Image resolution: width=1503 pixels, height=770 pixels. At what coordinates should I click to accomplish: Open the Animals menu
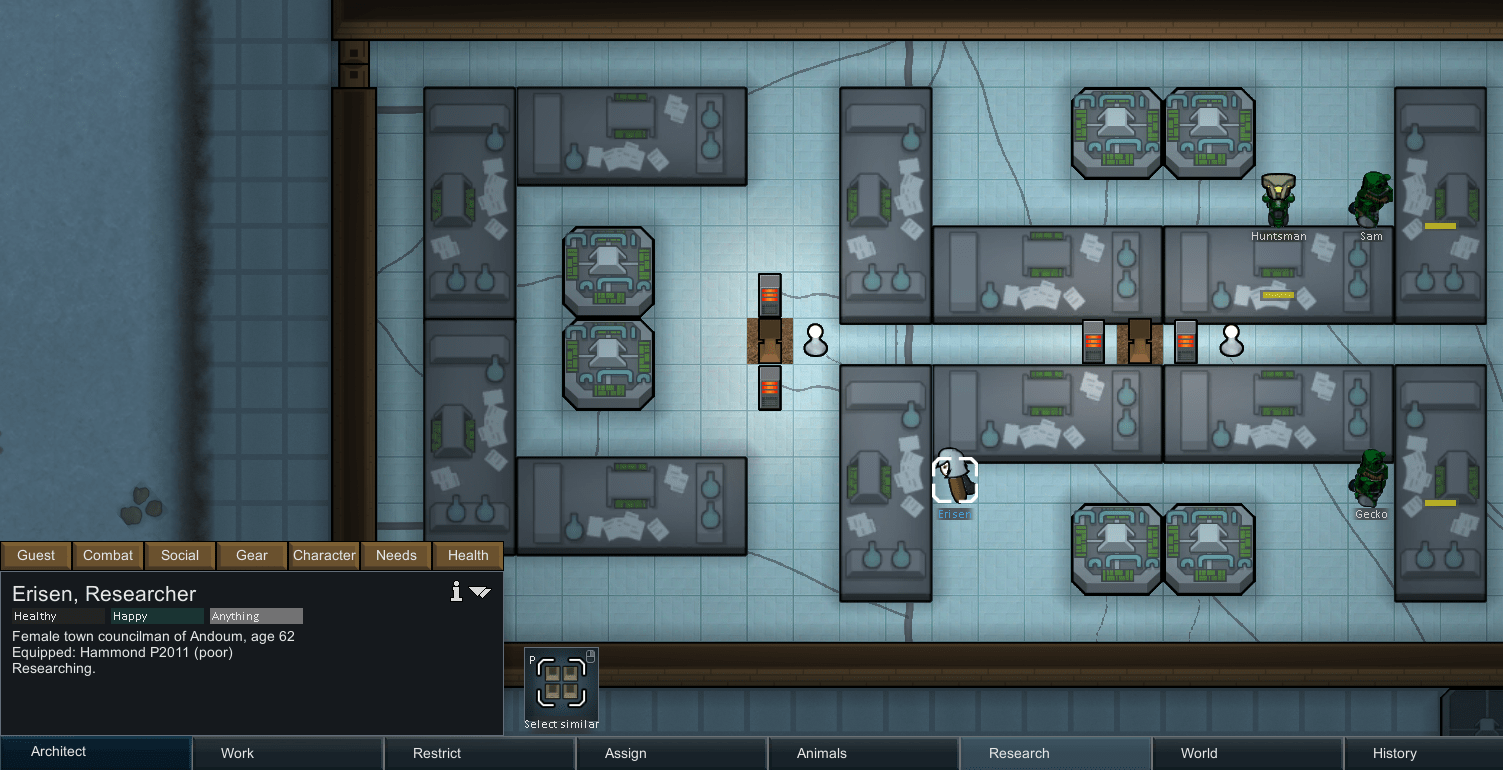821,752
